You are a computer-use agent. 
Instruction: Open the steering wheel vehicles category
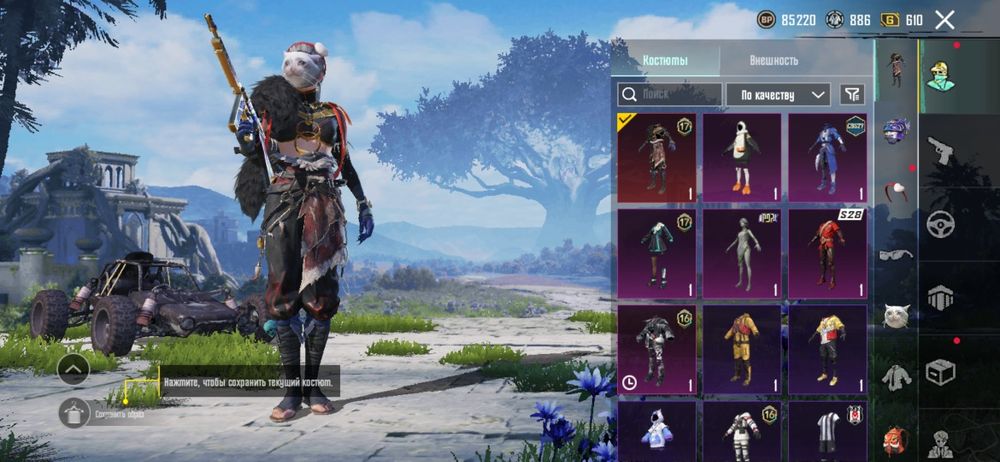[x=940, y=224]
